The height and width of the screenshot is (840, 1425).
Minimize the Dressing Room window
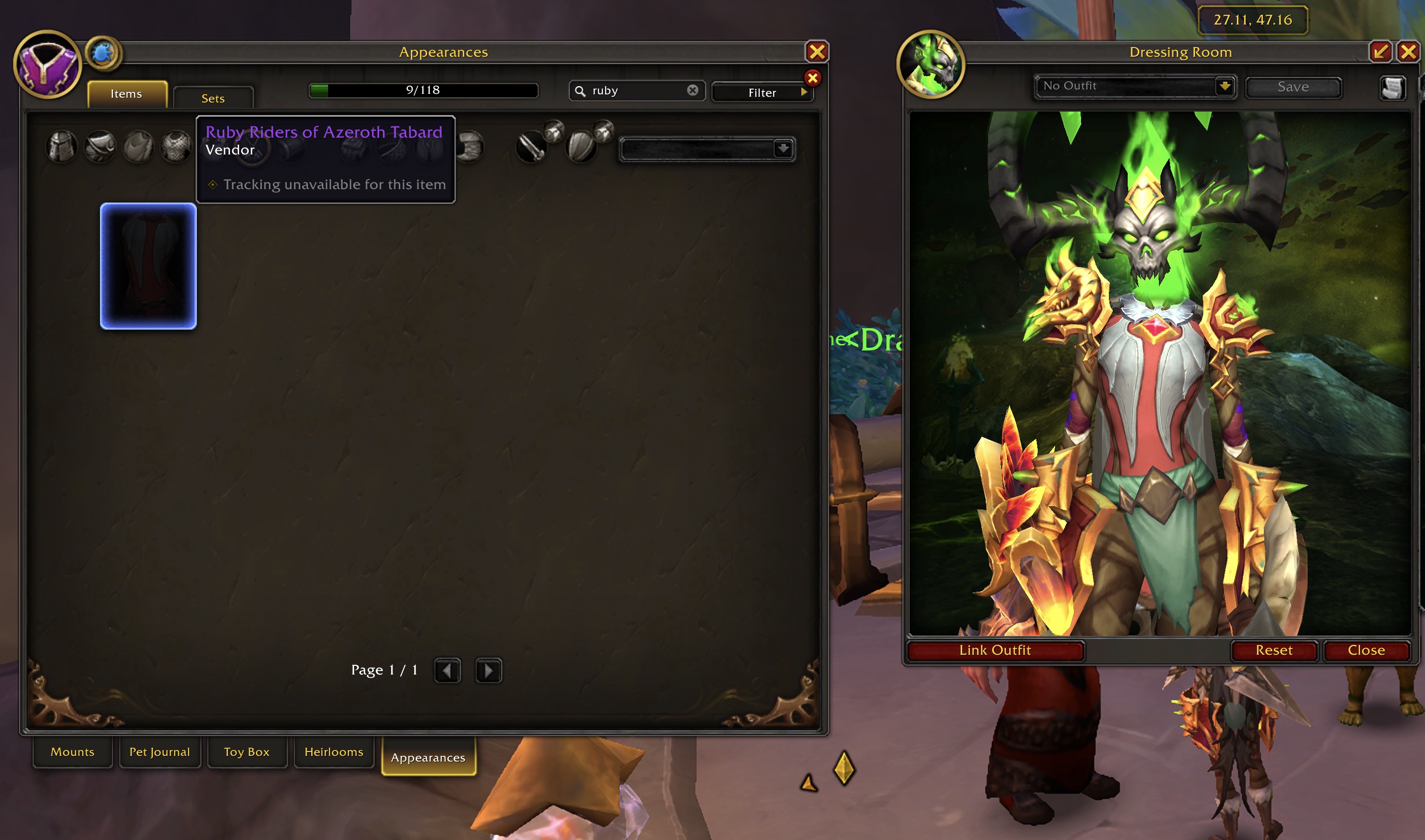coord(1380,52)
